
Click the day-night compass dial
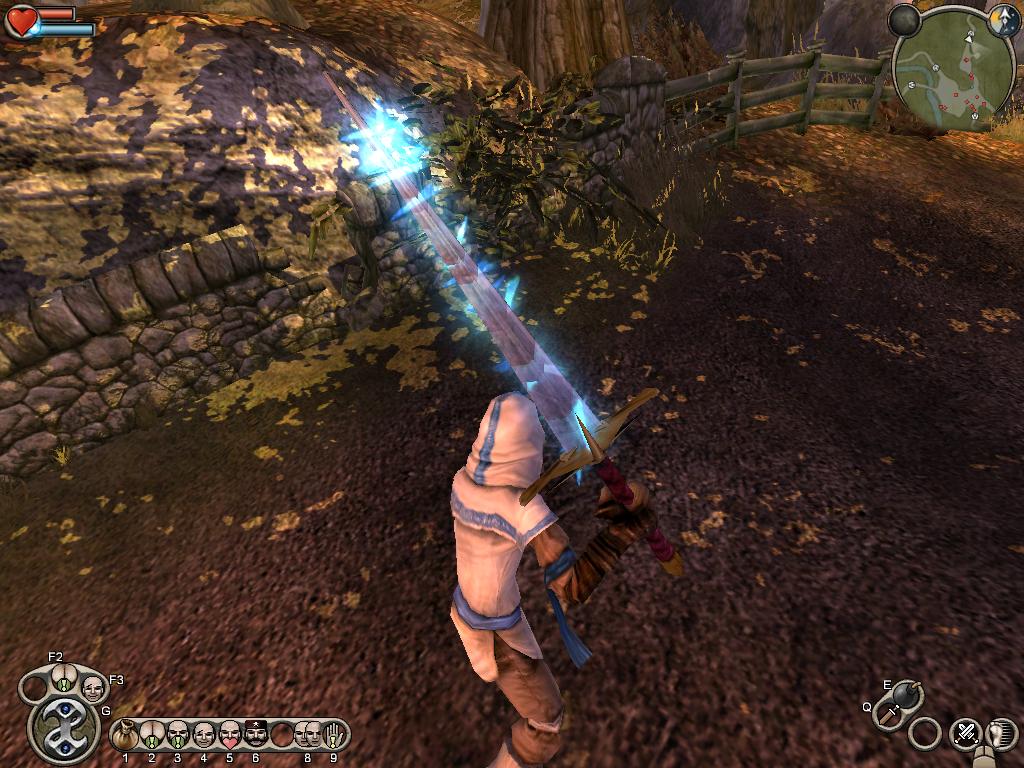click(x=1003, y=24)
